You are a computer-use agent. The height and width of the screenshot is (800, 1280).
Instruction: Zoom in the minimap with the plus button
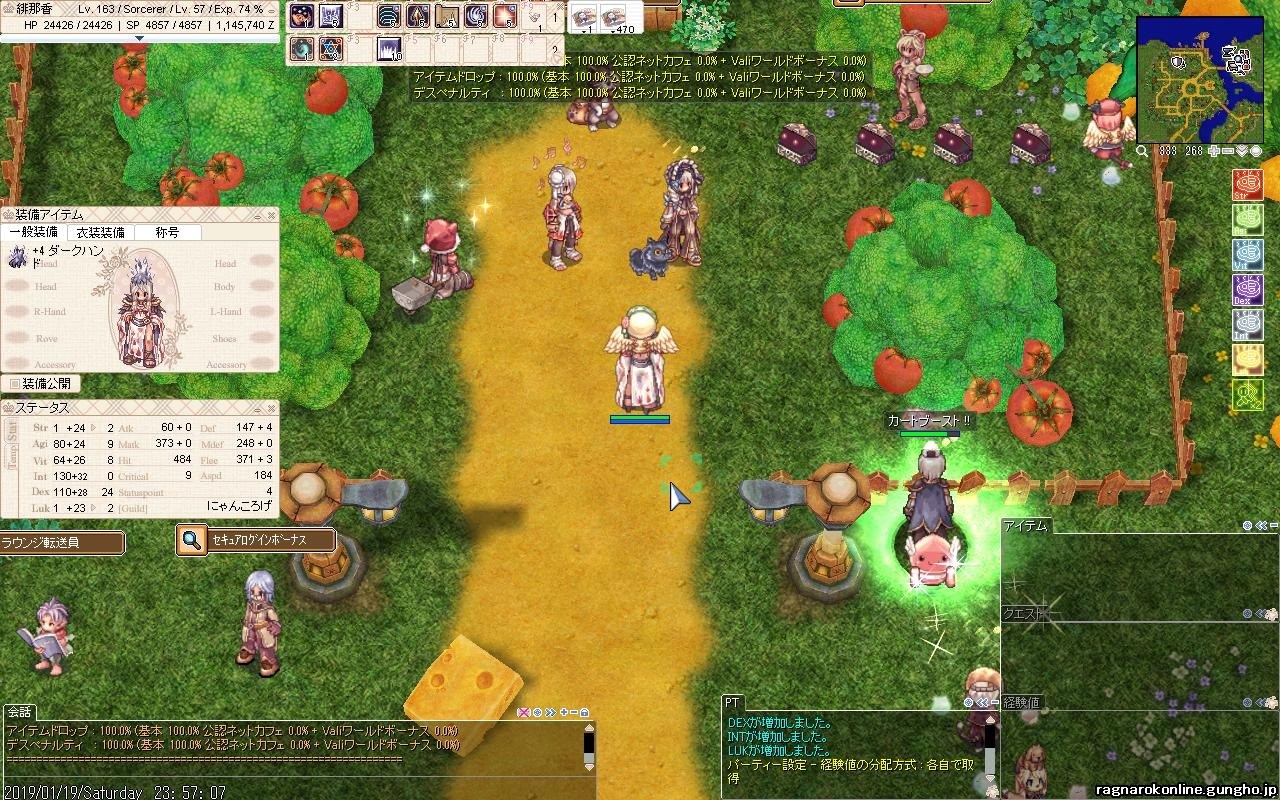pos(1214,151)
